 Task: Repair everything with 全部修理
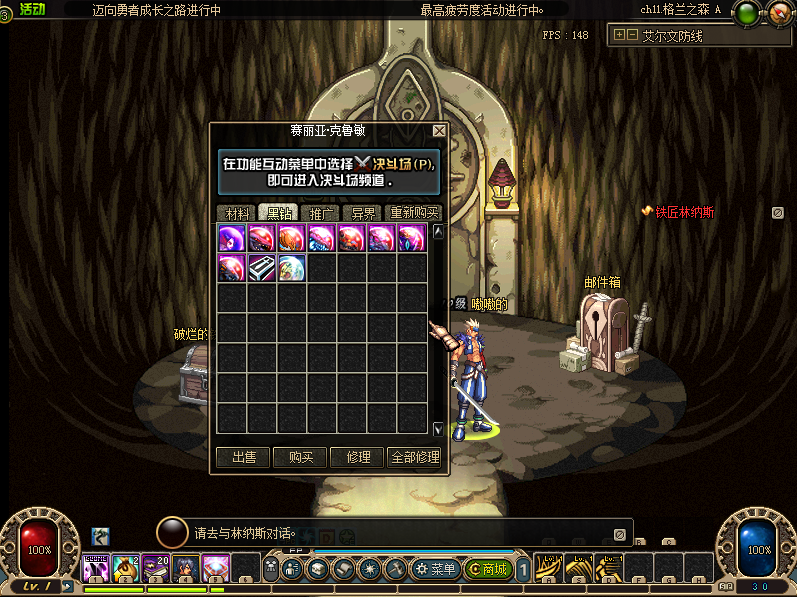[414, 457]
